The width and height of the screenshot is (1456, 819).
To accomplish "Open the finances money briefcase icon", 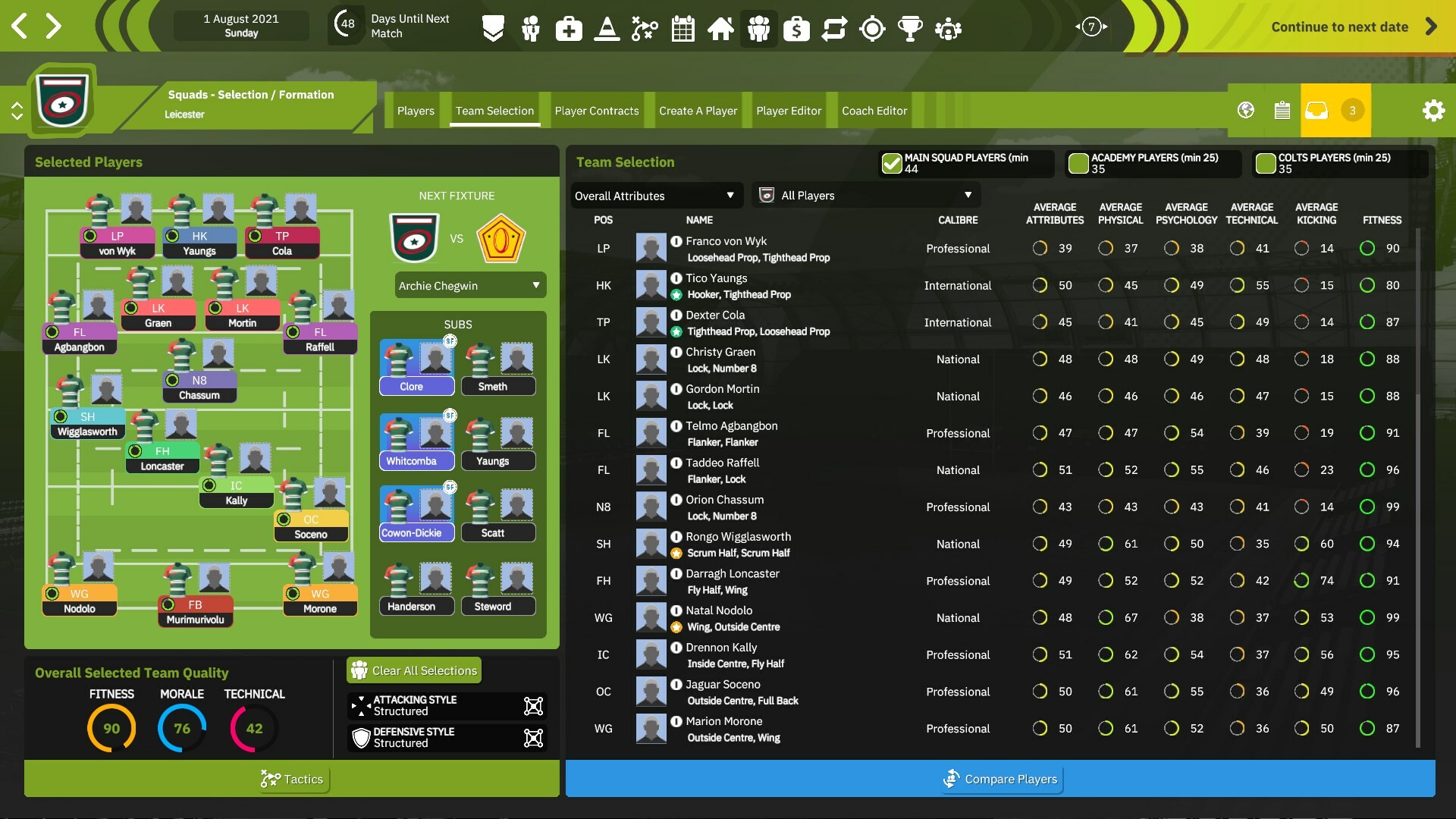I will point(797,28).
